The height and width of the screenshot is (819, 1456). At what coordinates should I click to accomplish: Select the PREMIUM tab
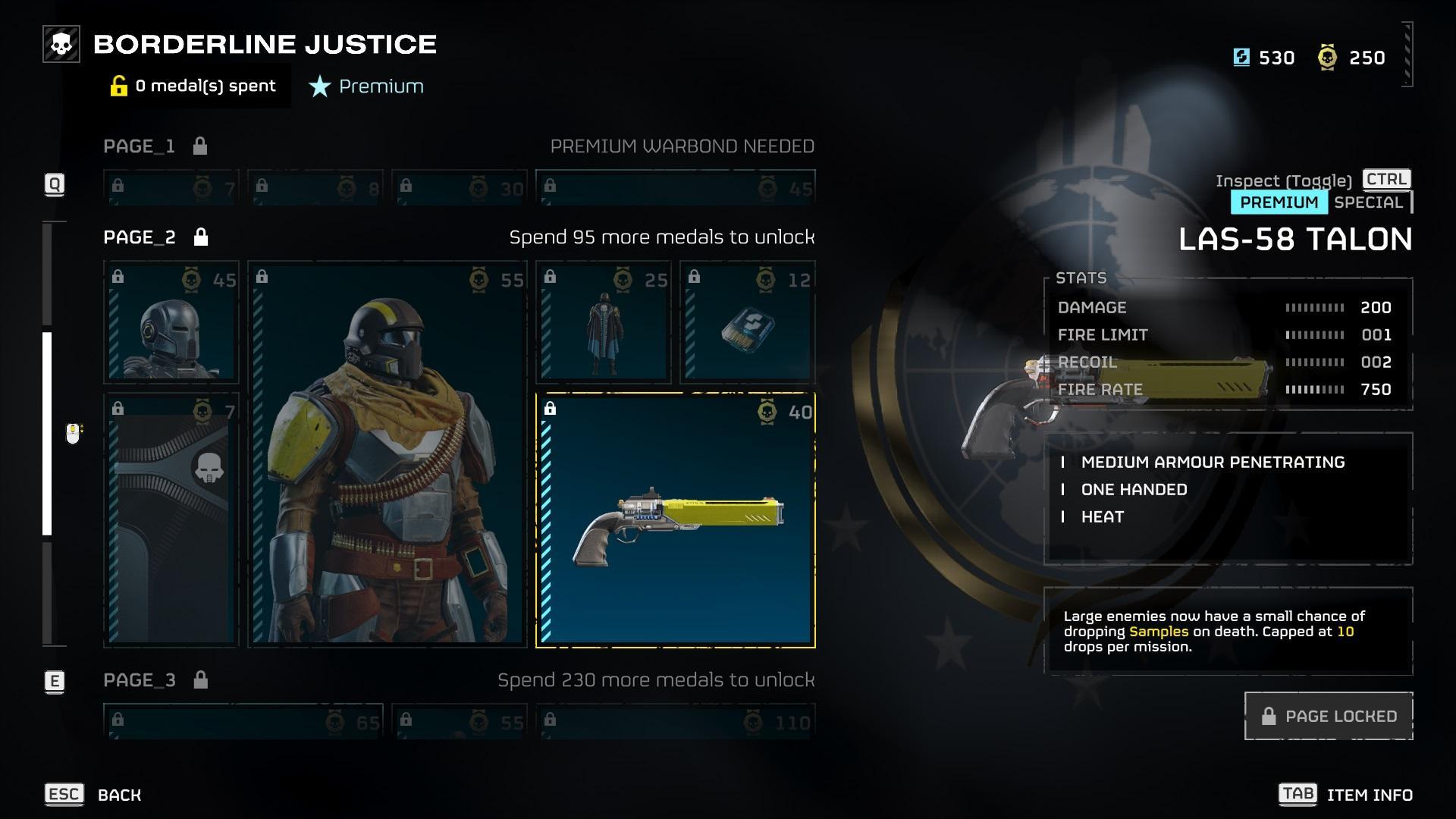(x=1279, y=202)
